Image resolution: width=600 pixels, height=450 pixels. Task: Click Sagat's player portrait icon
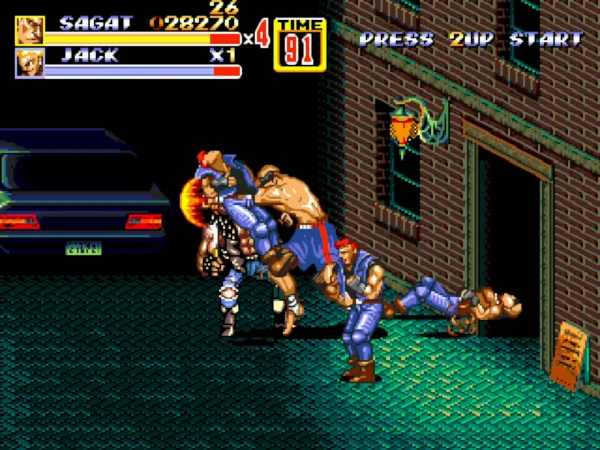tap(30, 30)
